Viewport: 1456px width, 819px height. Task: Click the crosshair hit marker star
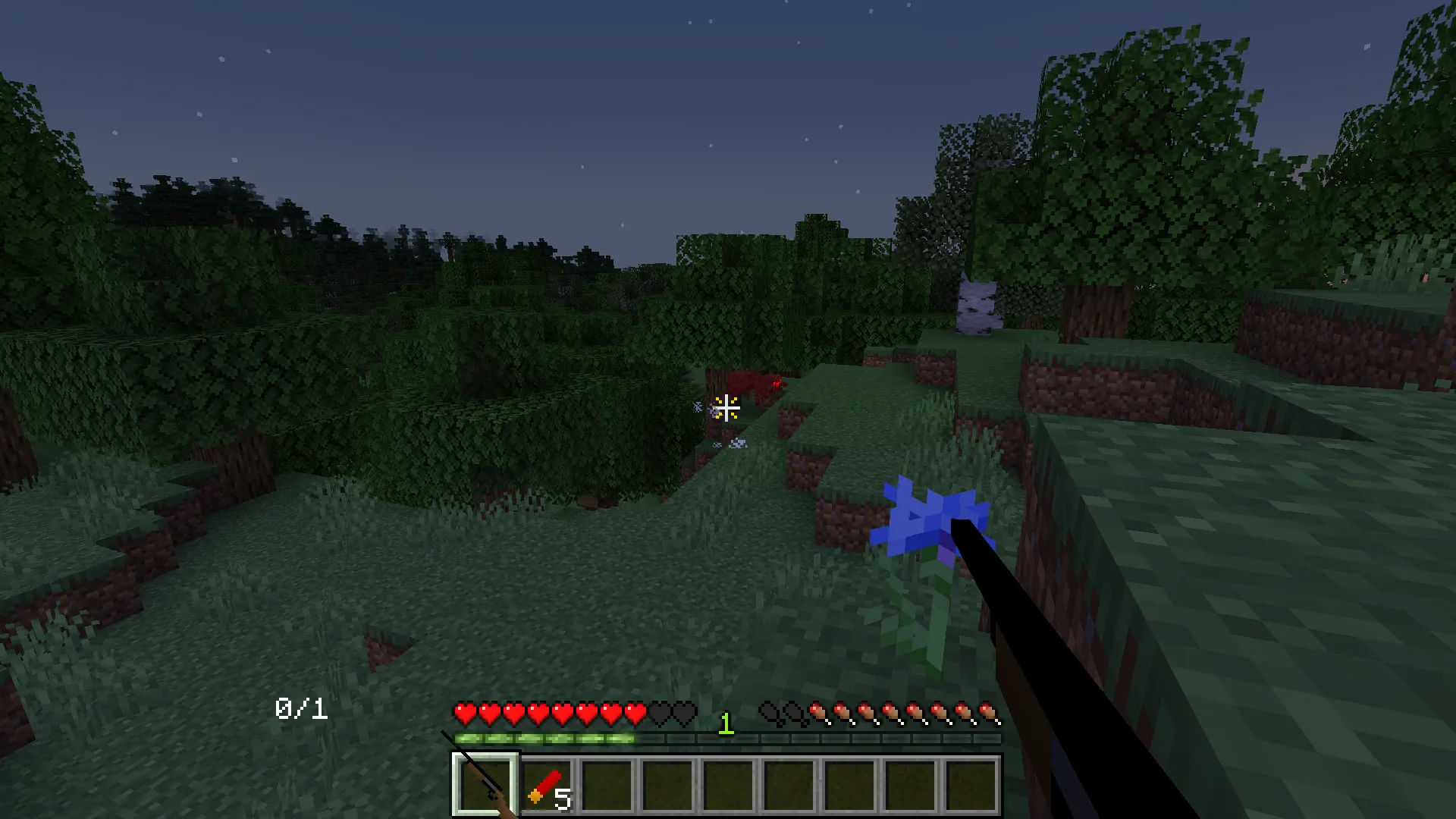click(726, 409)
